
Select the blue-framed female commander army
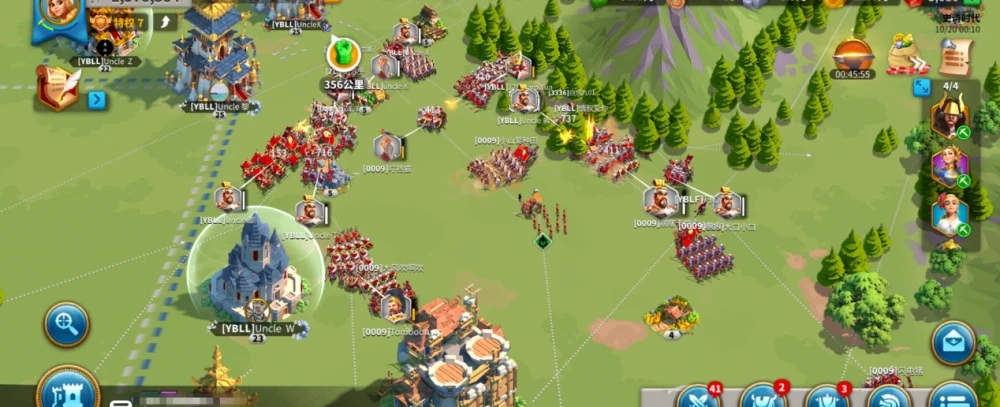coord(948,216)
